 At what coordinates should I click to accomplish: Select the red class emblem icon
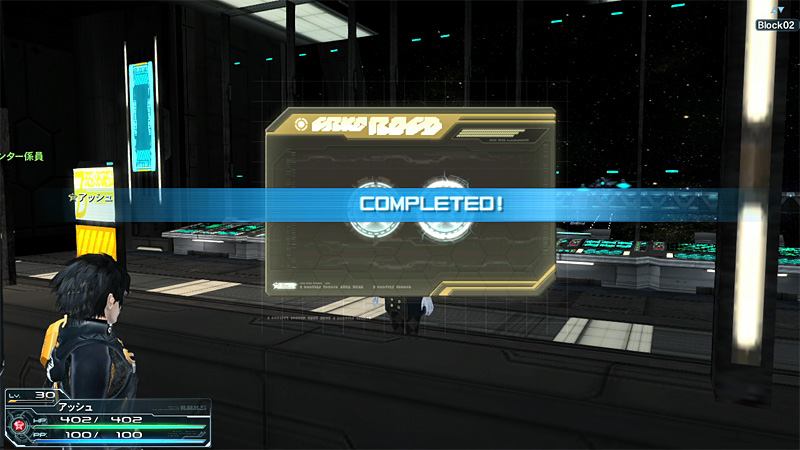[18, 423]
